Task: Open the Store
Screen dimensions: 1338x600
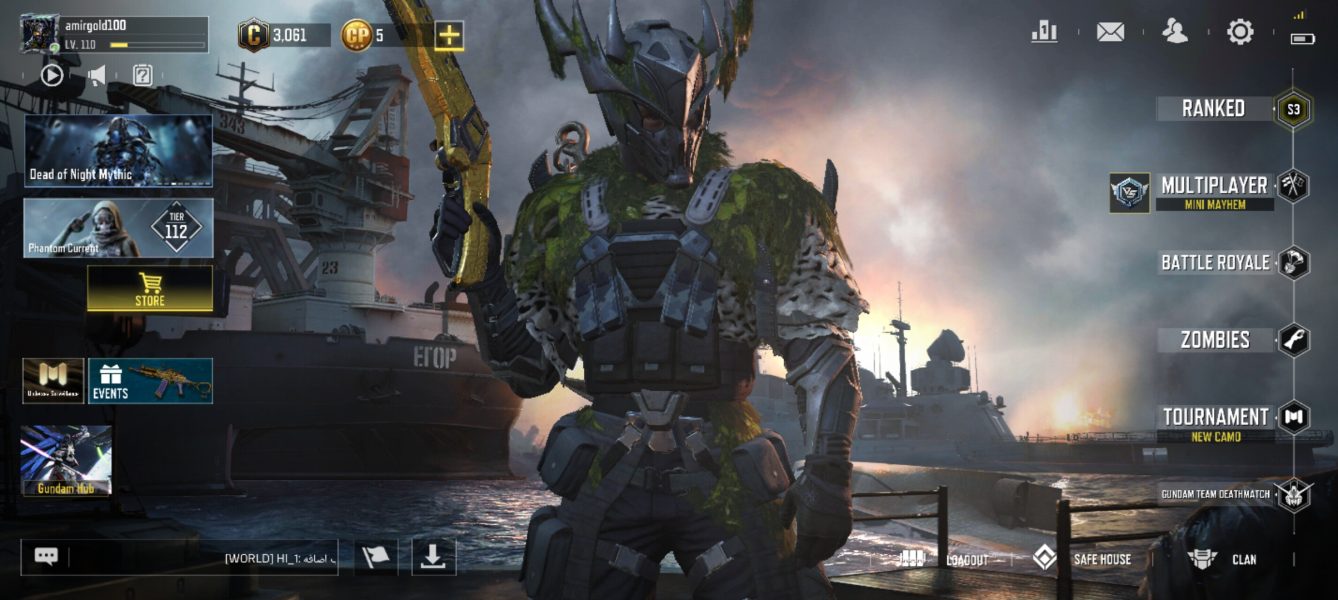Action: [150, 289]
